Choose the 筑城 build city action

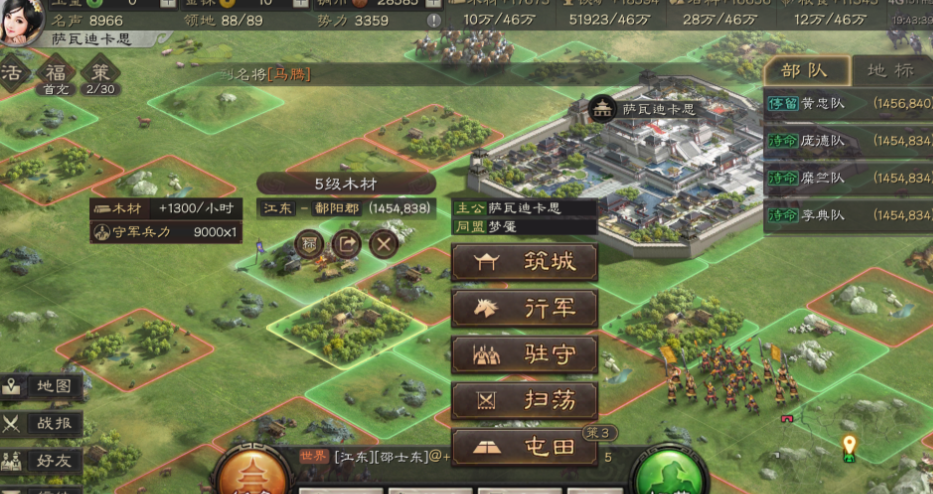tap(524, 263)
